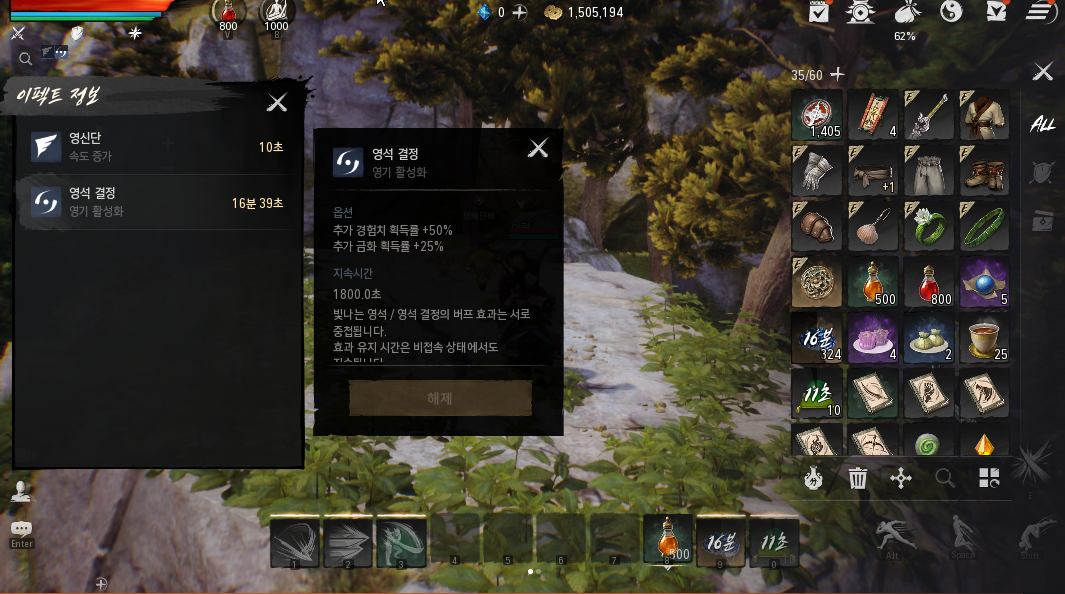Image resolution: width=1065 pixels, height=594 pixels.
Task: Select the green jade bracelet item
Action: coord(984,227)
